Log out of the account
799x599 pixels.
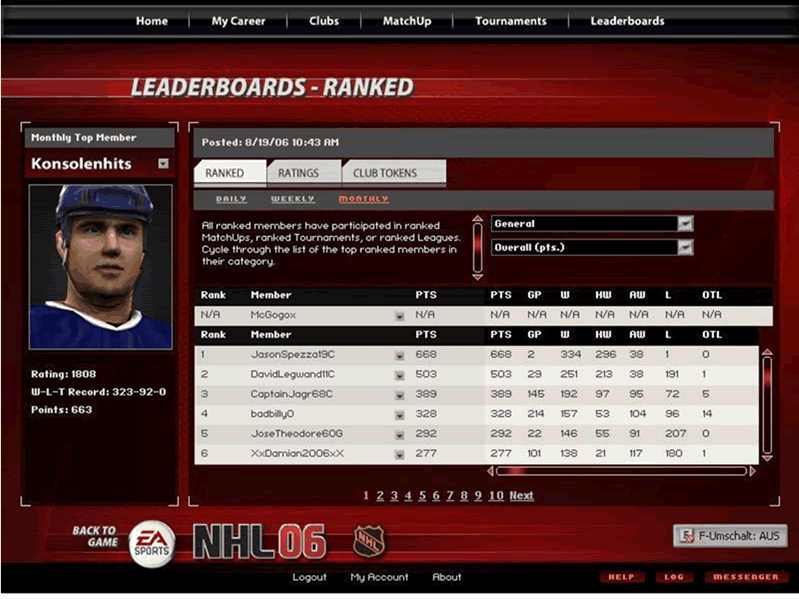point(309,577)
